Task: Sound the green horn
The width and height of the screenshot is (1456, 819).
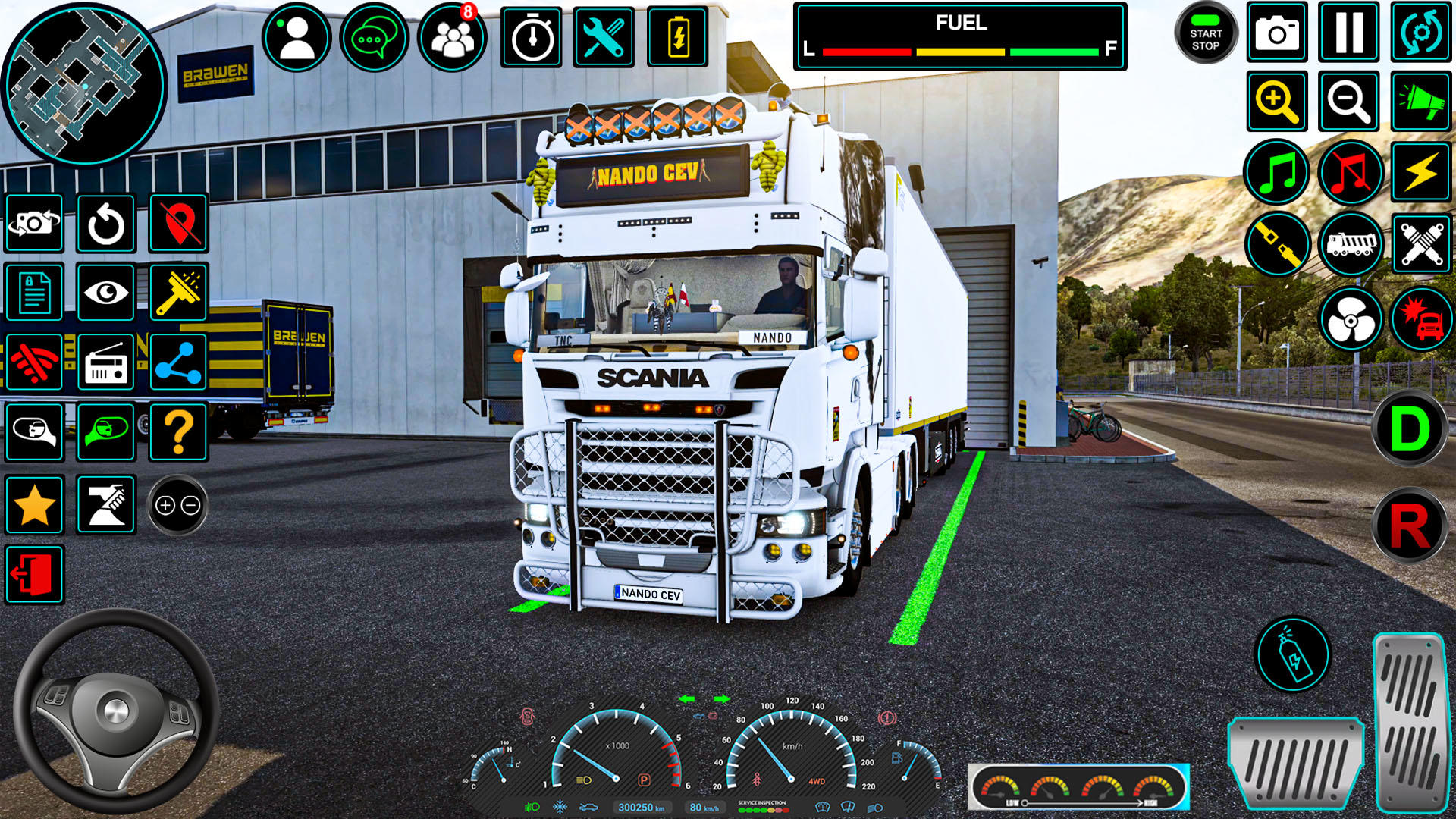Action: (x=1421, y=102)
